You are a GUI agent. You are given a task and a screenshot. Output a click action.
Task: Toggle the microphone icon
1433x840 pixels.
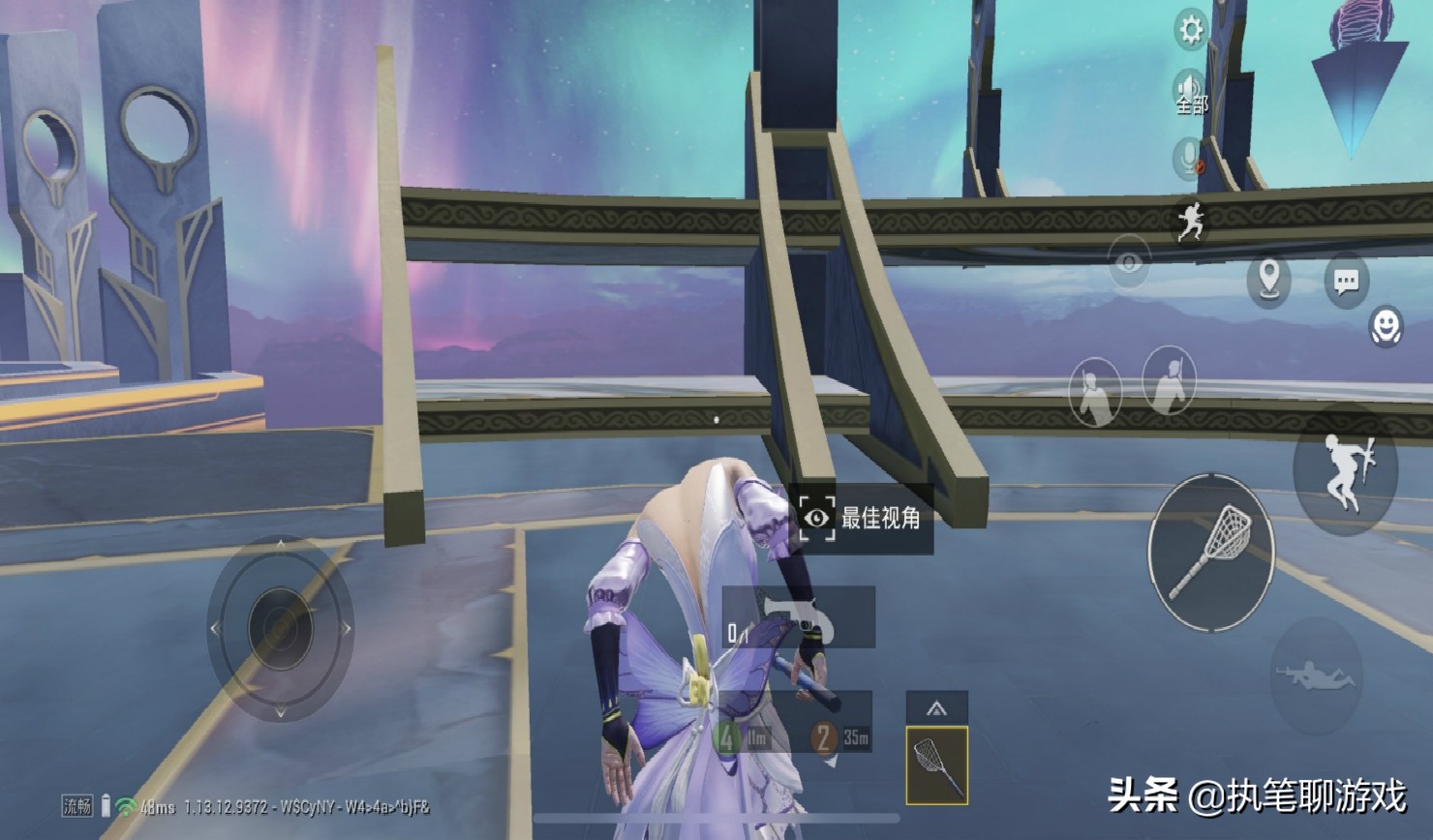(x=1190, y=158)
